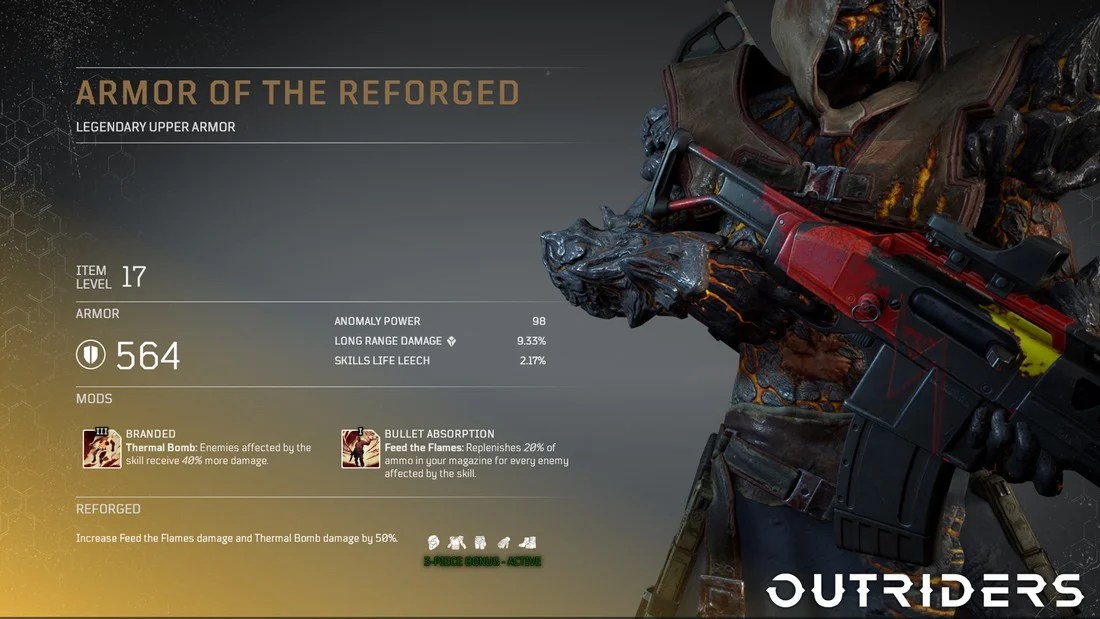Select the Branded mod icon

pos(102,448)
